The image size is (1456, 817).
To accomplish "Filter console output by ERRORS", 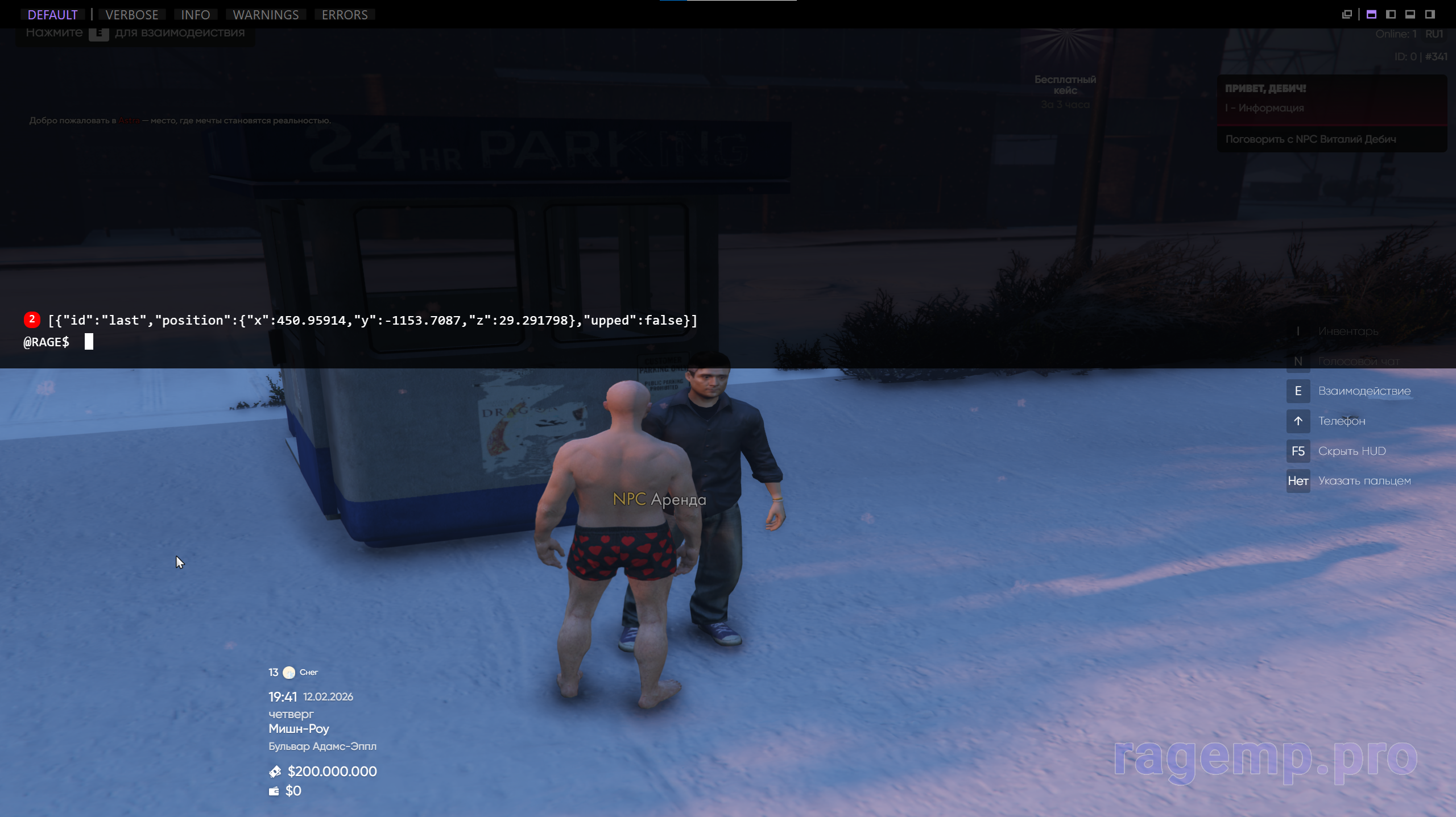I will tap(345, 15).
